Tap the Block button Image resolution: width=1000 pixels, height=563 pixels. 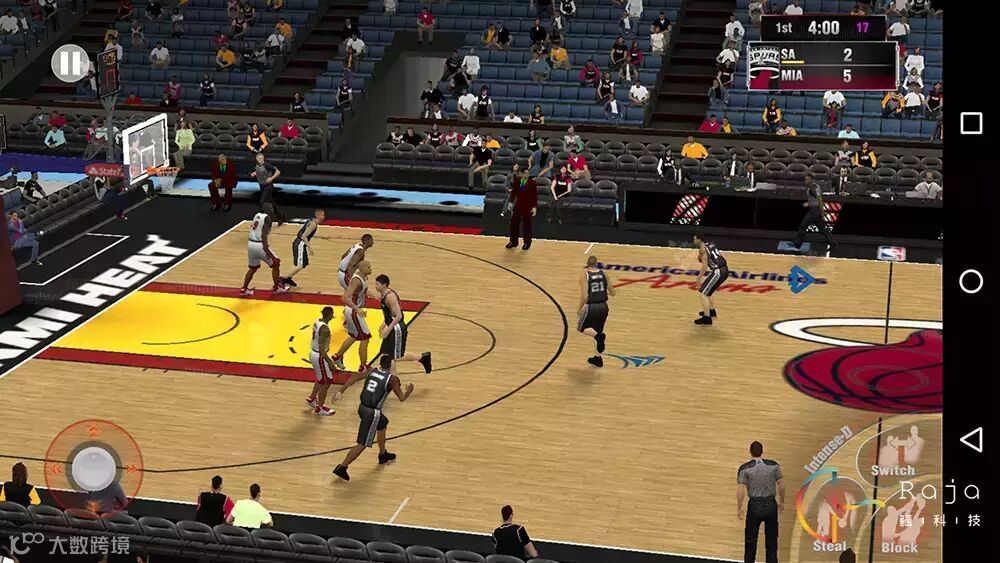(901, 522)
